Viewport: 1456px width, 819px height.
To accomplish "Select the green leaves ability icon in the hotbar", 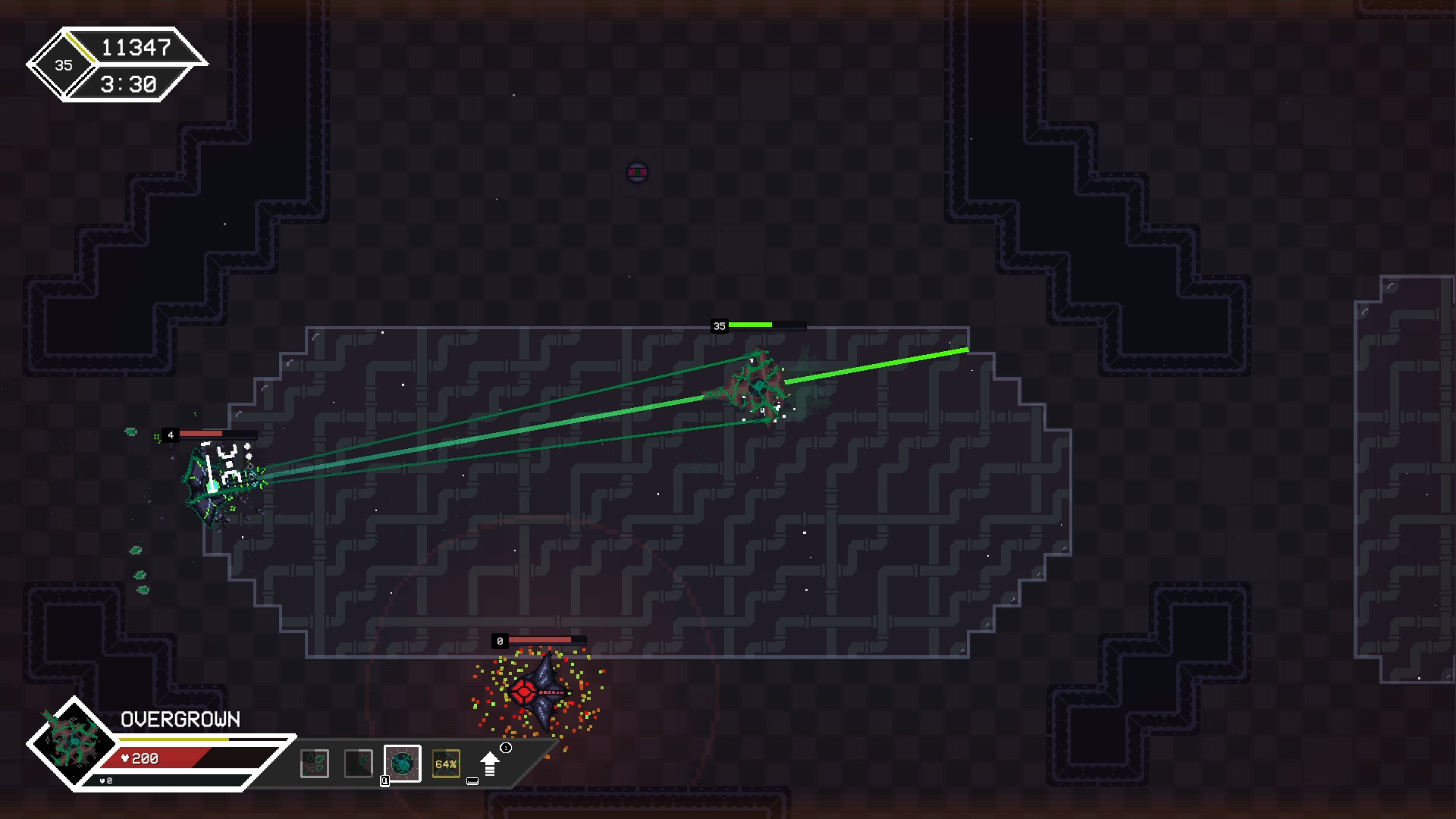I will tap(315, 764).
